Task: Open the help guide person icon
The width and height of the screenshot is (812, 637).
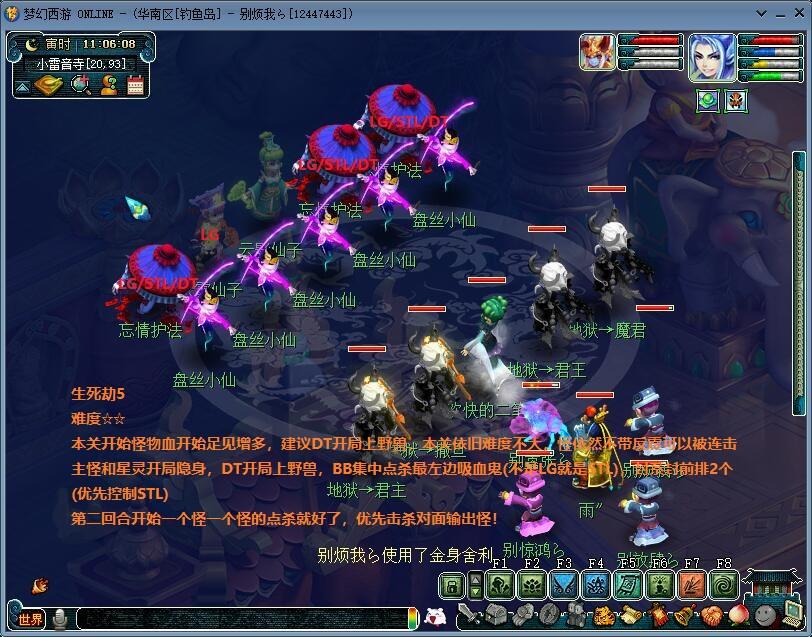Action: click(109, 86)
